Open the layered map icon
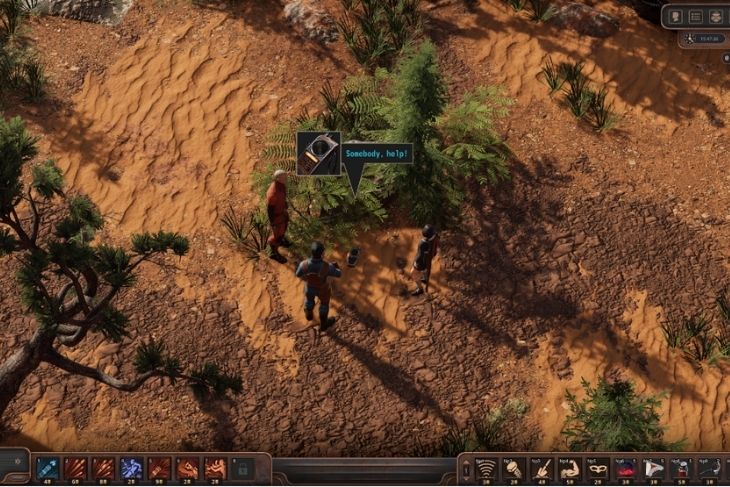This screenshot has height=487, width=730. (715, 16)
